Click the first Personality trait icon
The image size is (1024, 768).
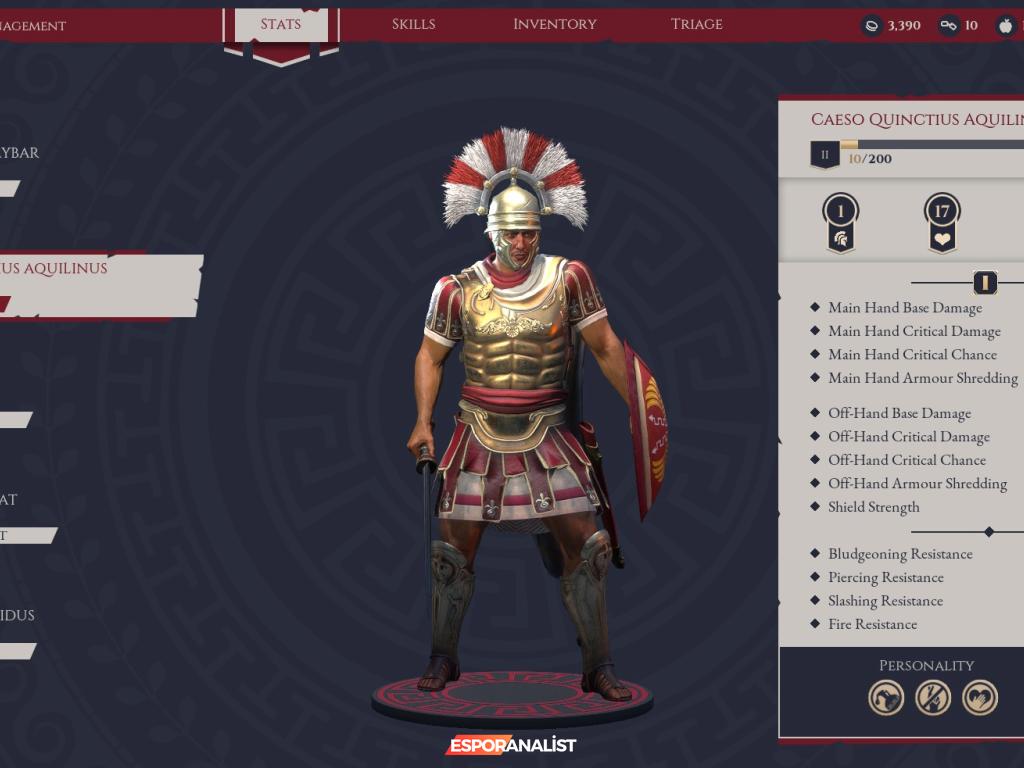(886, 697)
